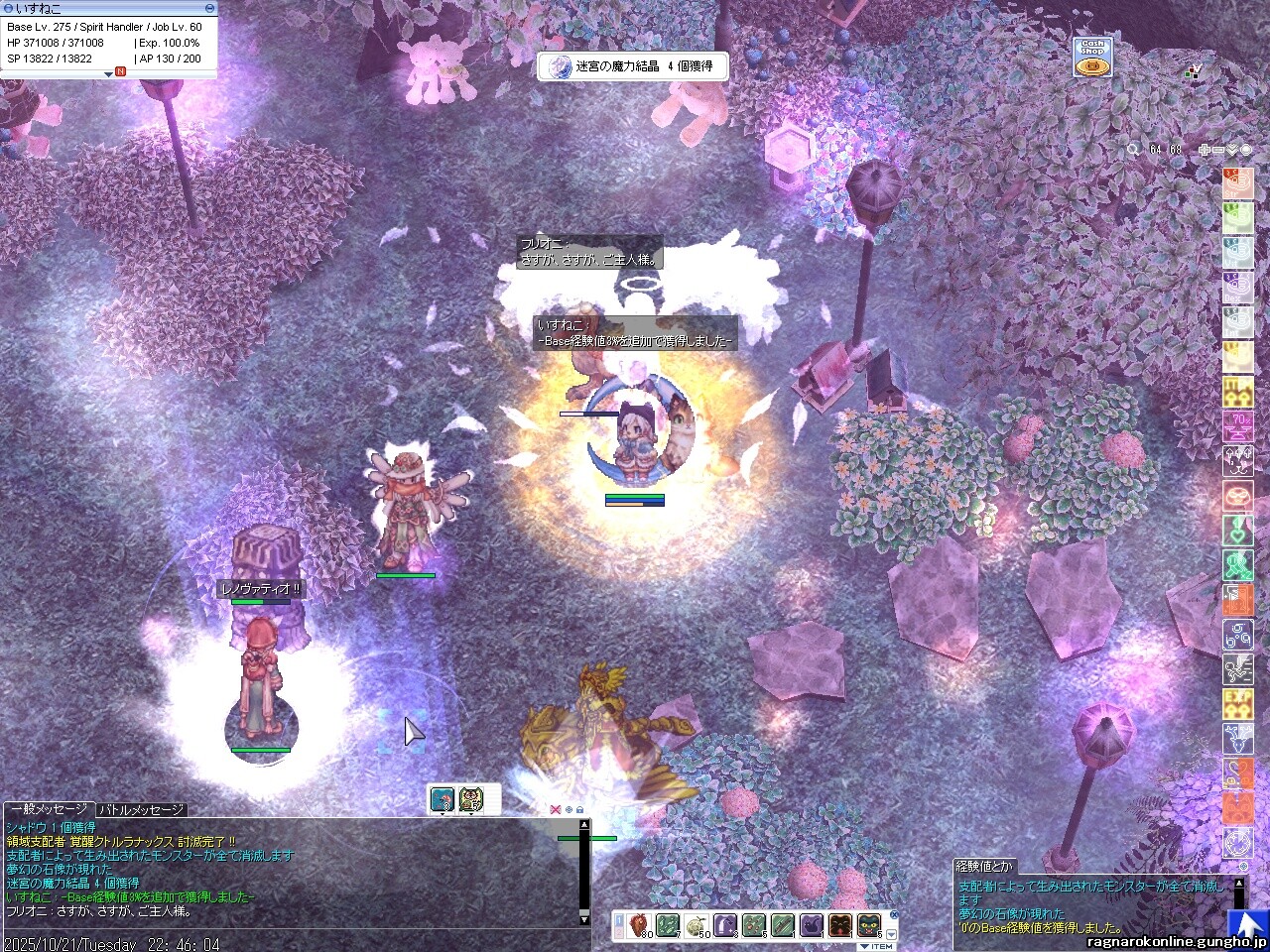Zoom in the minimap with plus button
Screen dimensions: 1270x952
point(1204,150)
